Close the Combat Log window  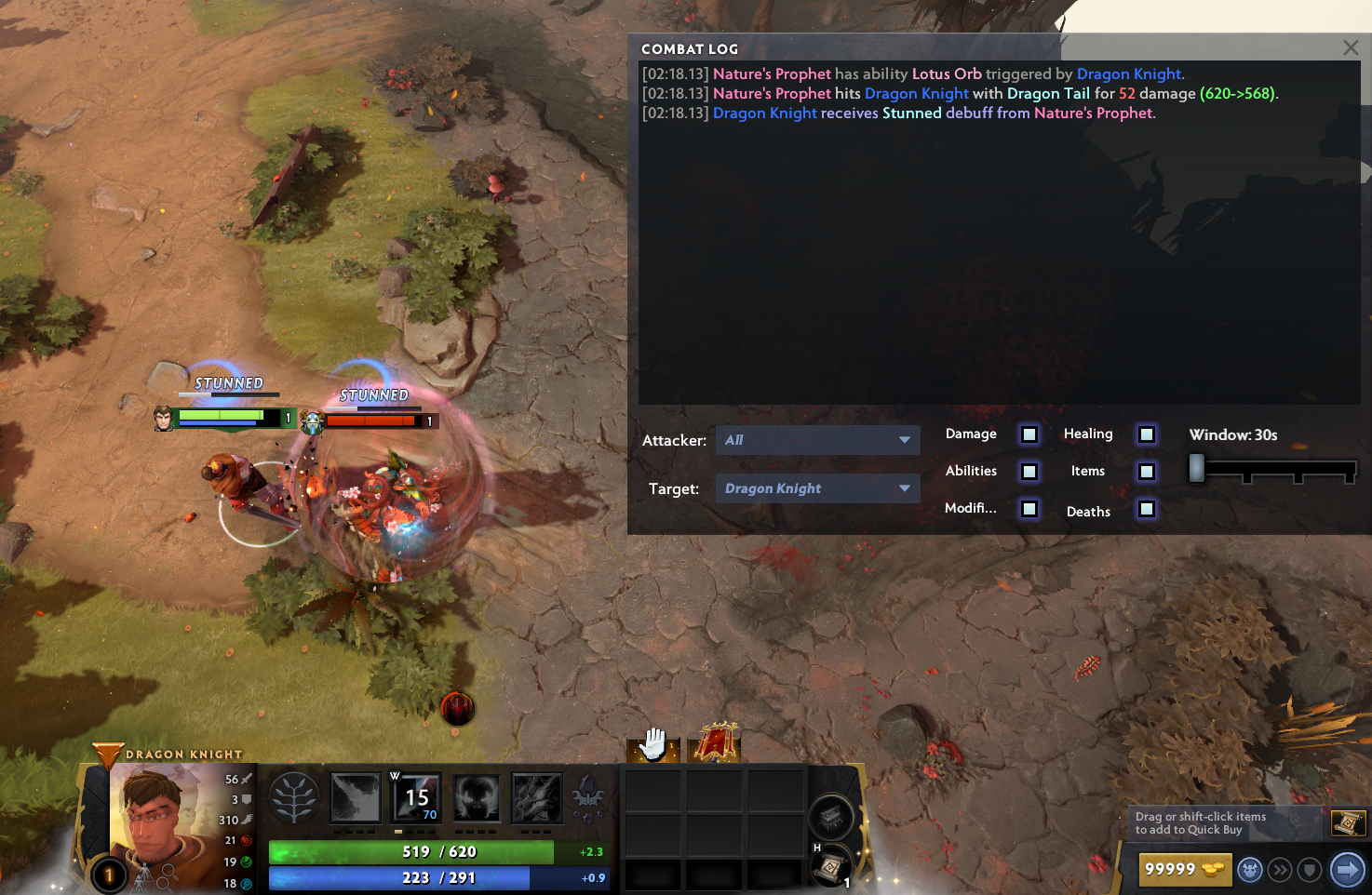[x=1351, y=47]
